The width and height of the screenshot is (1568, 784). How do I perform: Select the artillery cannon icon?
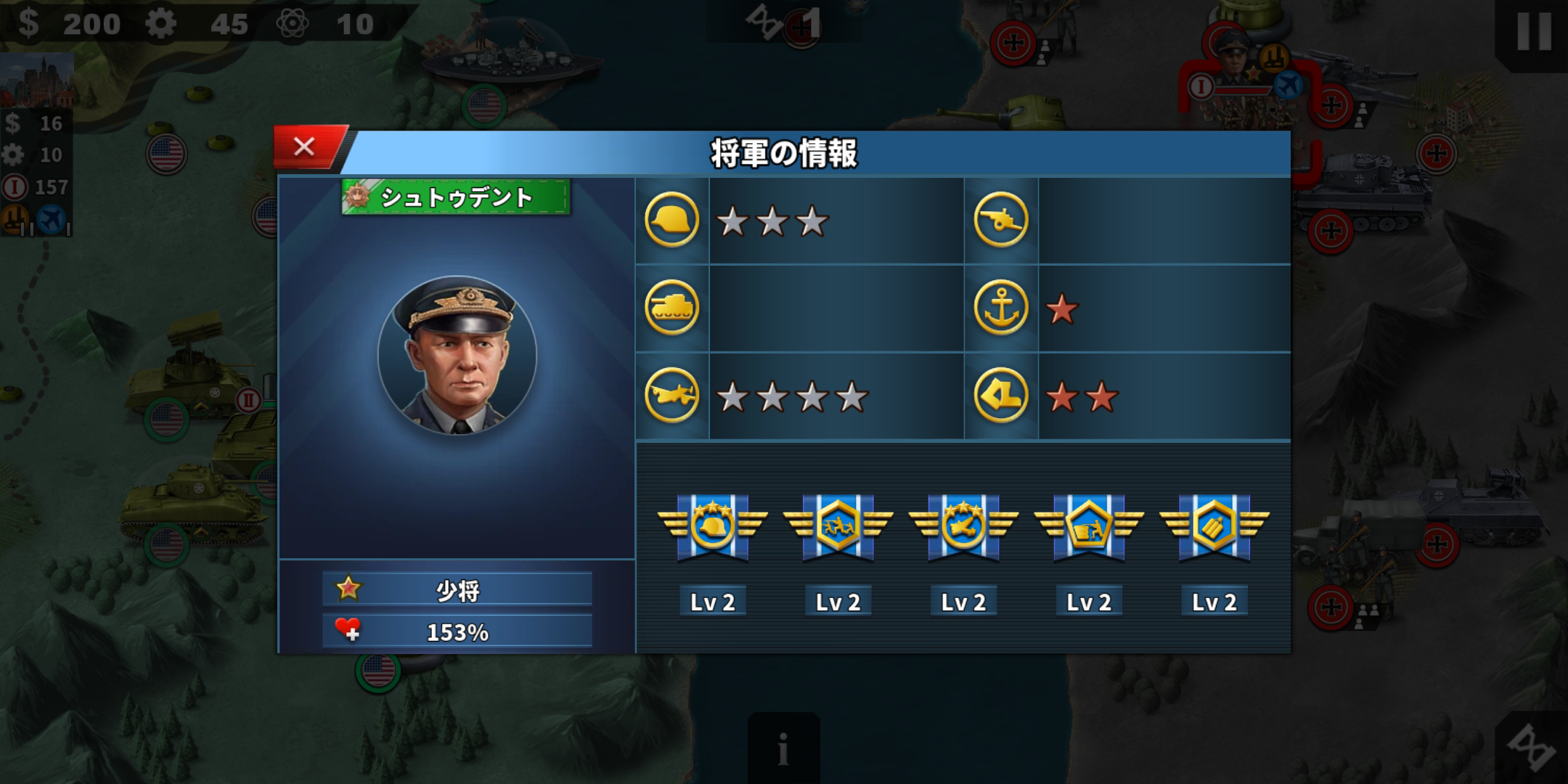[x=1000, y=220]
